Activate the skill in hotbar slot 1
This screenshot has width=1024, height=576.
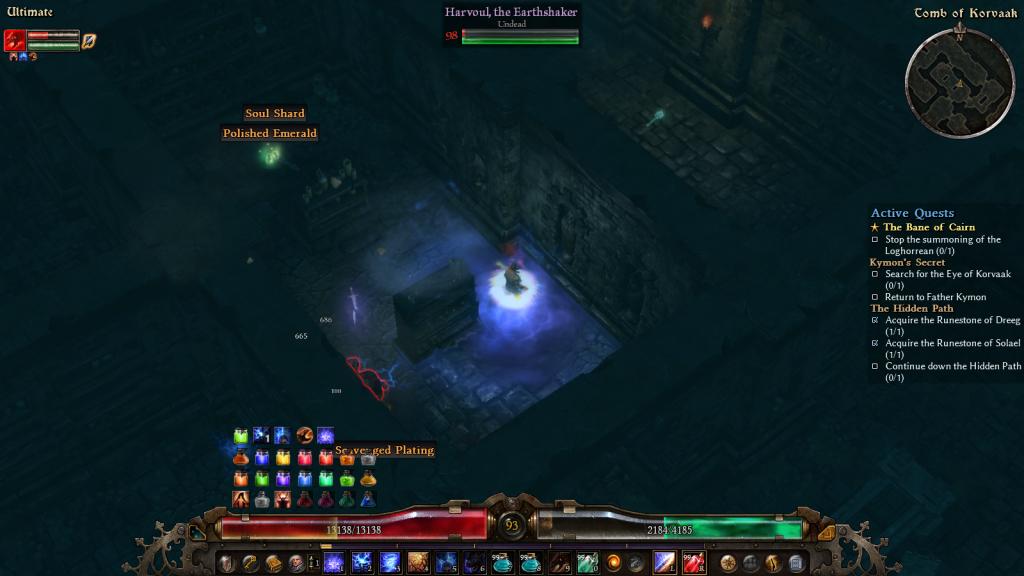[334, 562]
